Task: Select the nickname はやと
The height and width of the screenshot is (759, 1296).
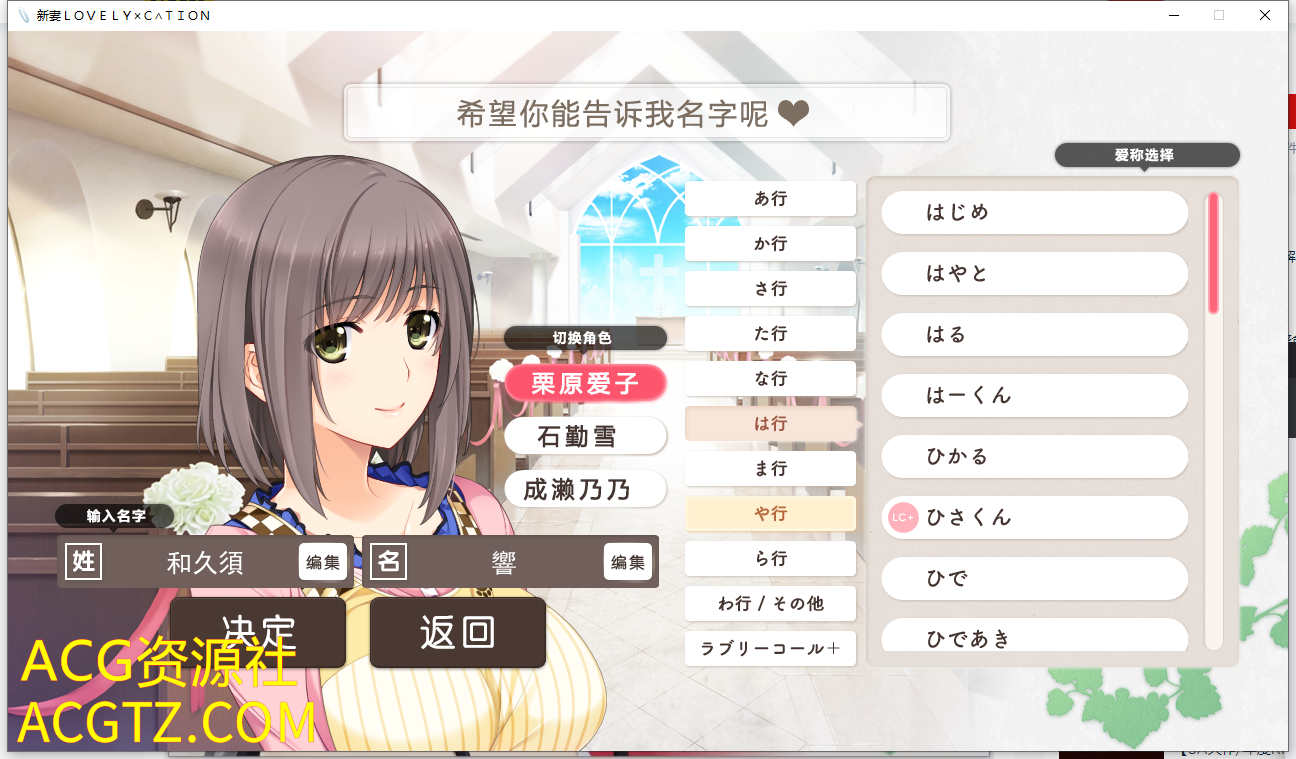Action: [x=1034, y=273]
